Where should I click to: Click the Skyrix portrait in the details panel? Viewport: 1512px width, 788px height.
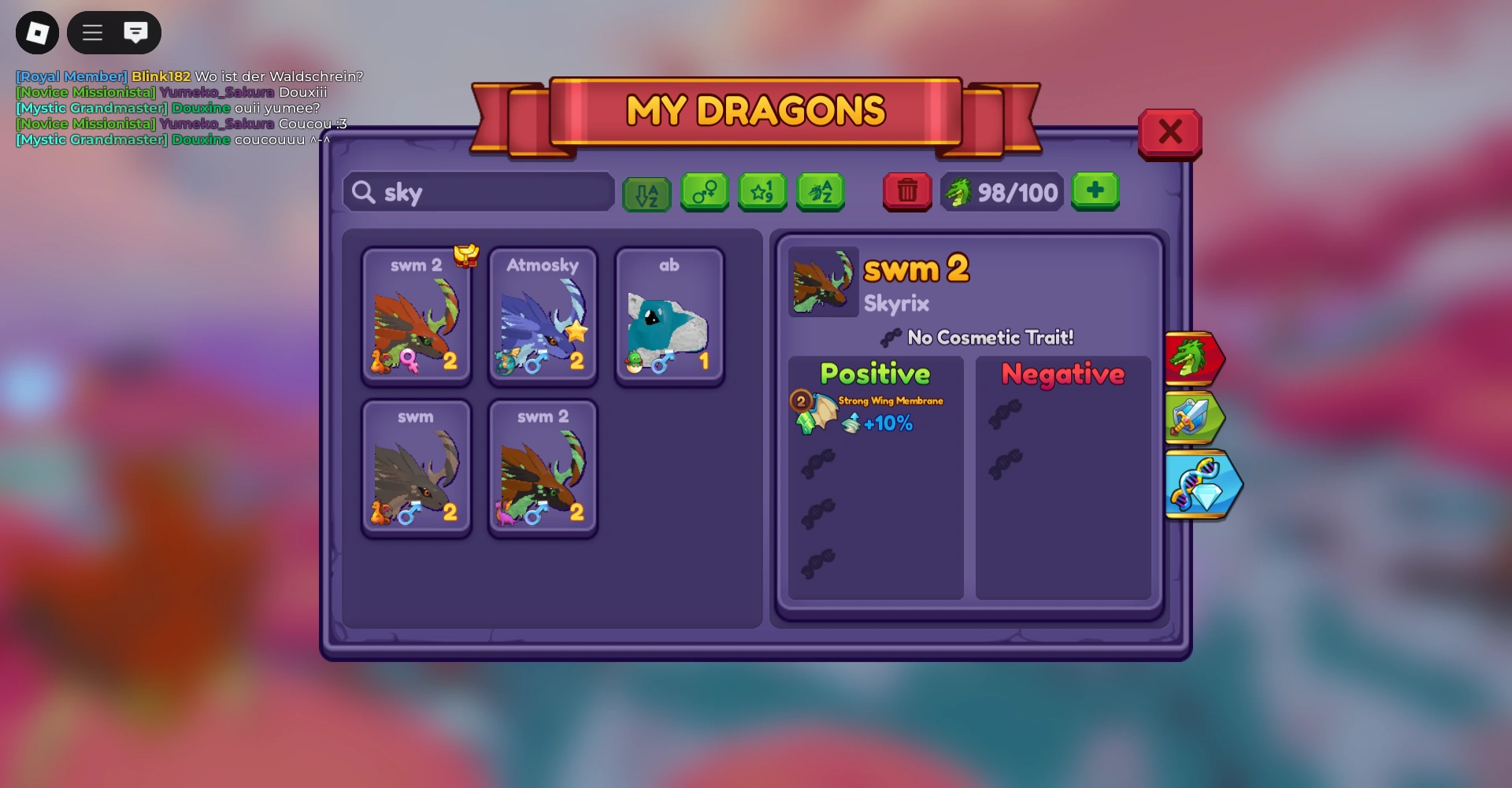(x=823, y=281)
